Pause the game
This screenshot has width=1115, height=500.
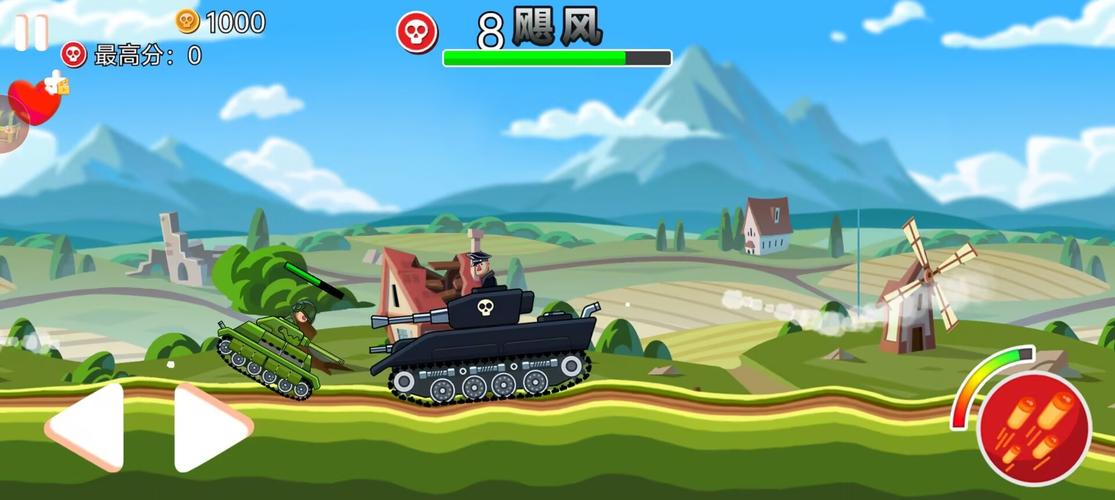click(30, 32)
